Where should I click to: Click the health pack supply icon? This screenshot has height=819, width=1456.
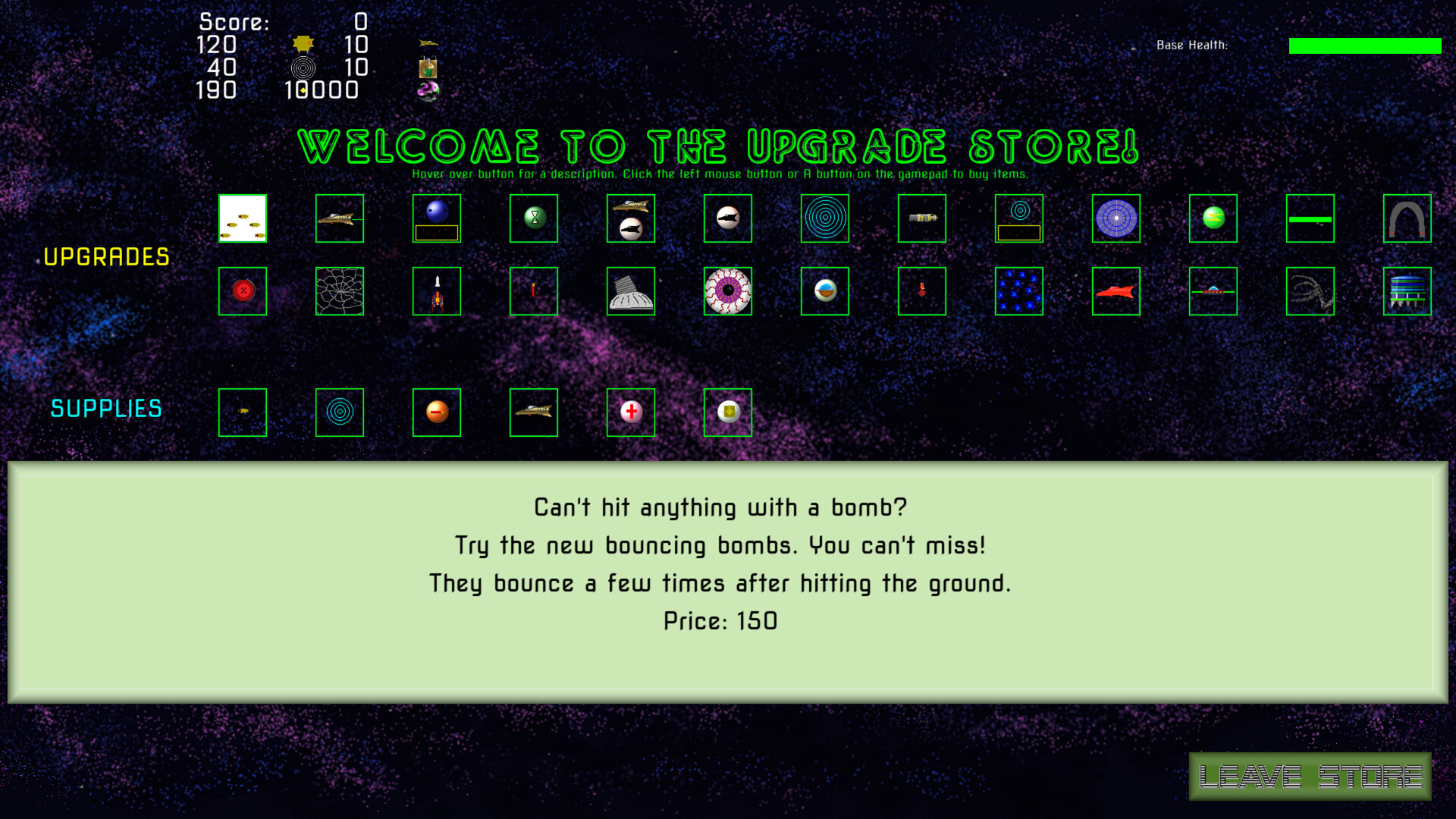[630, 413]
